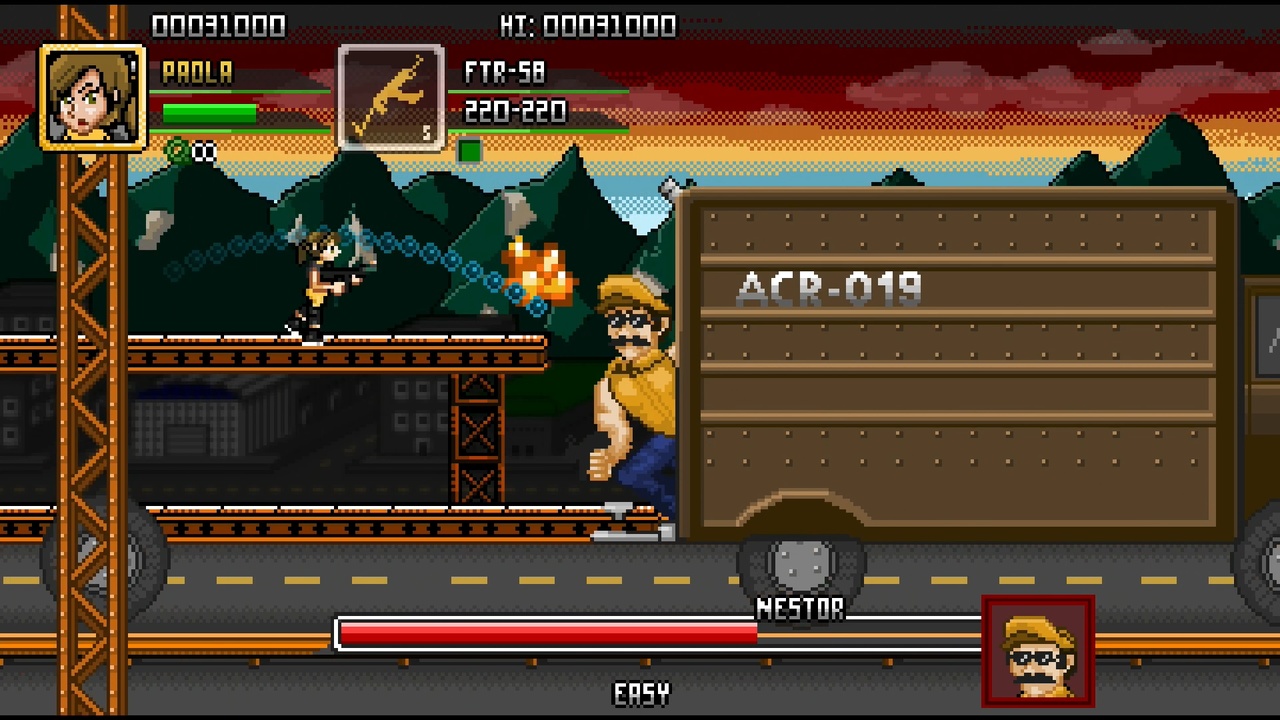1280x720 pixels.
Task: Click the PAOLA name label
Action: point(196,73)
